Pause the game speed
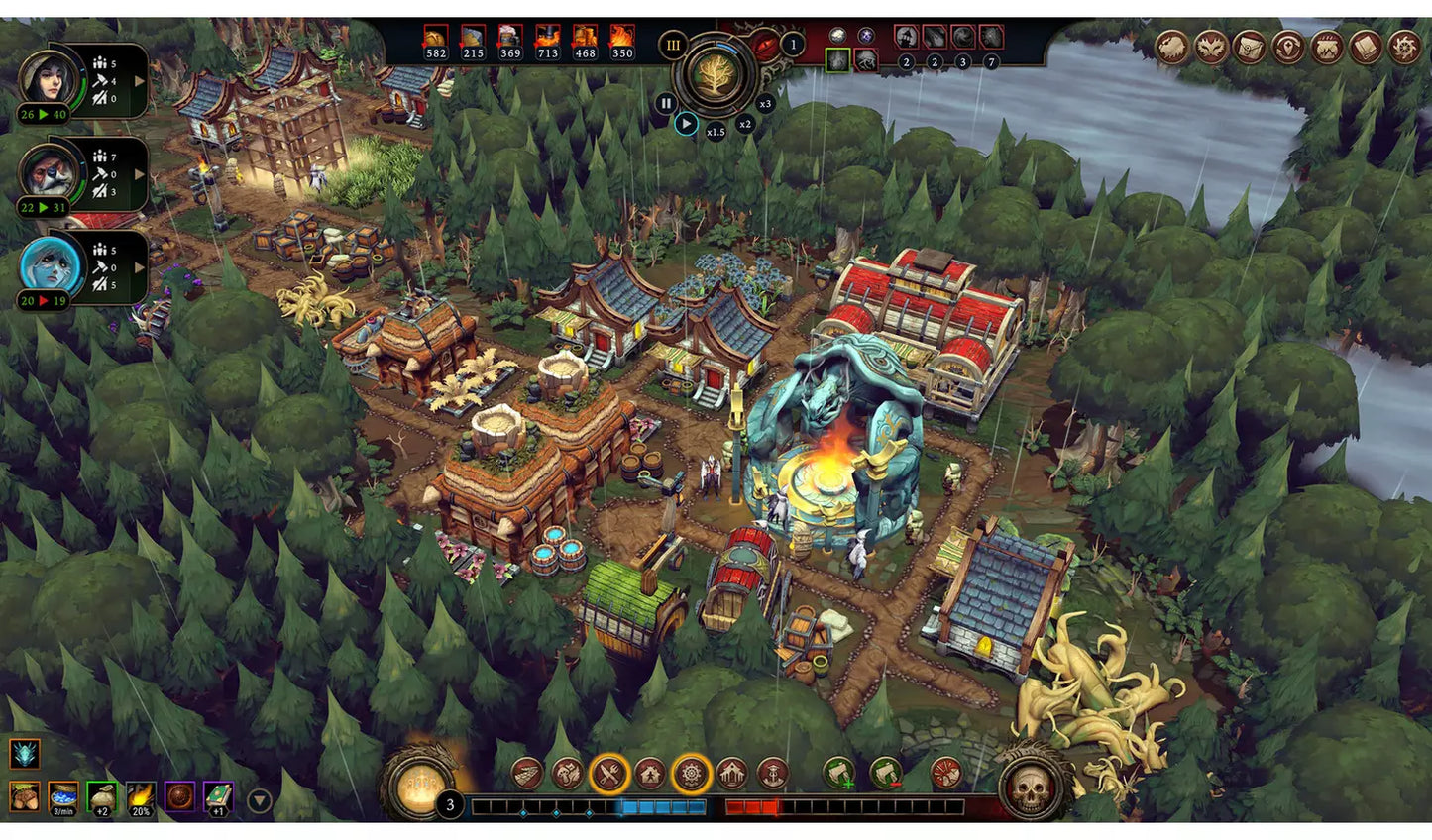1432x840 pixels. (x=666, y=103)
